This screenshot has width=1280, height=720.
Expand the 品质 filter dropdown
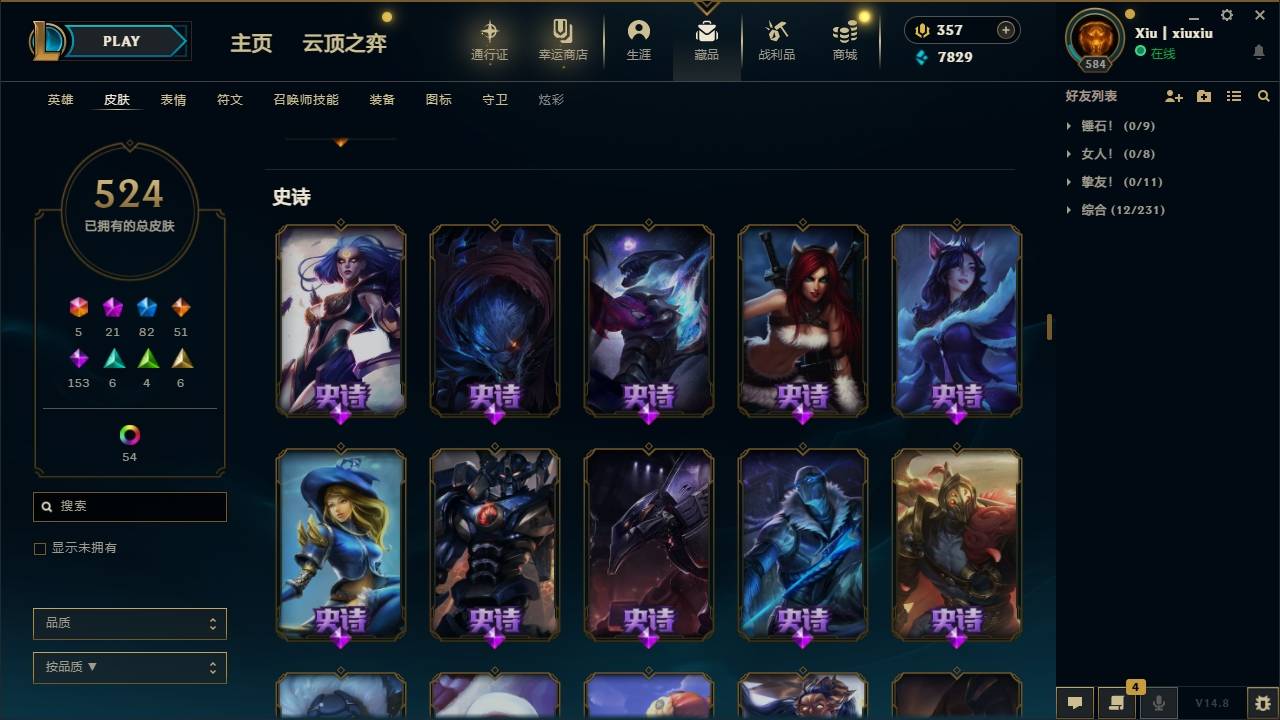pyautogui.click(x=129, y=623)
